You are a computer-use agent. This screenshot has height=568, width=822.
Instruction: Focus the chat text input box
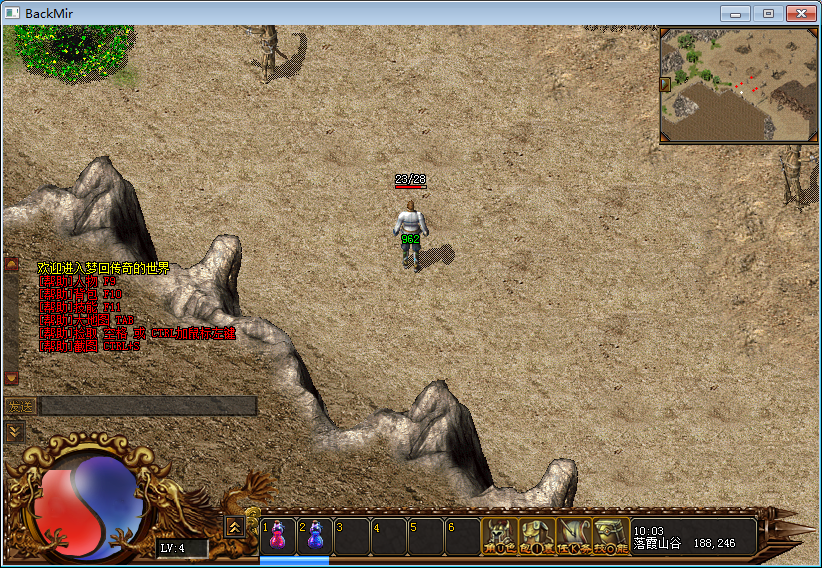tap(148, 406)
